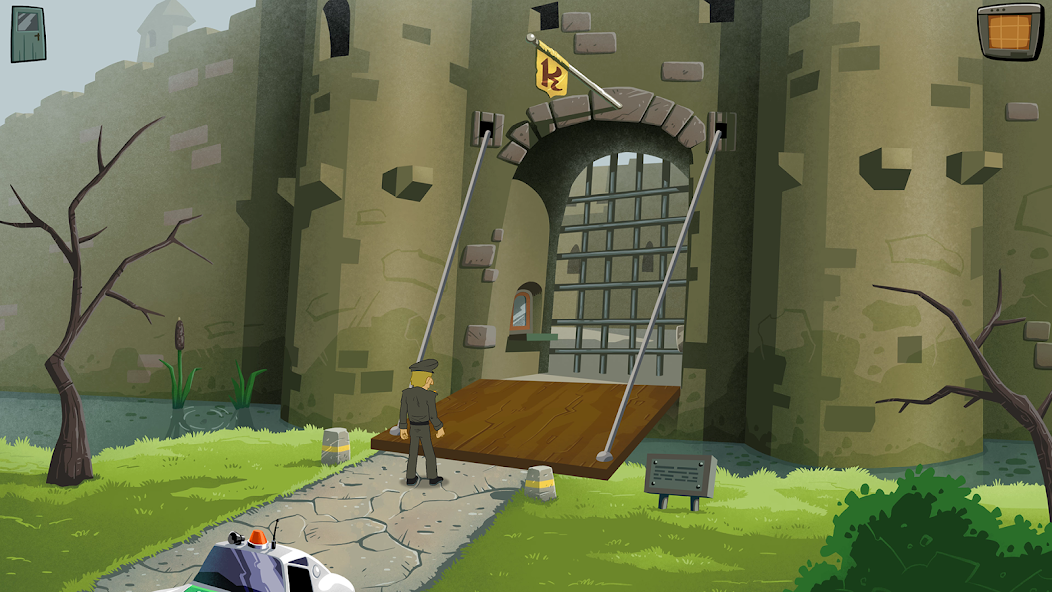Open the orange inventory device icon
The image size is (1052, 592).
point(1009,30)
